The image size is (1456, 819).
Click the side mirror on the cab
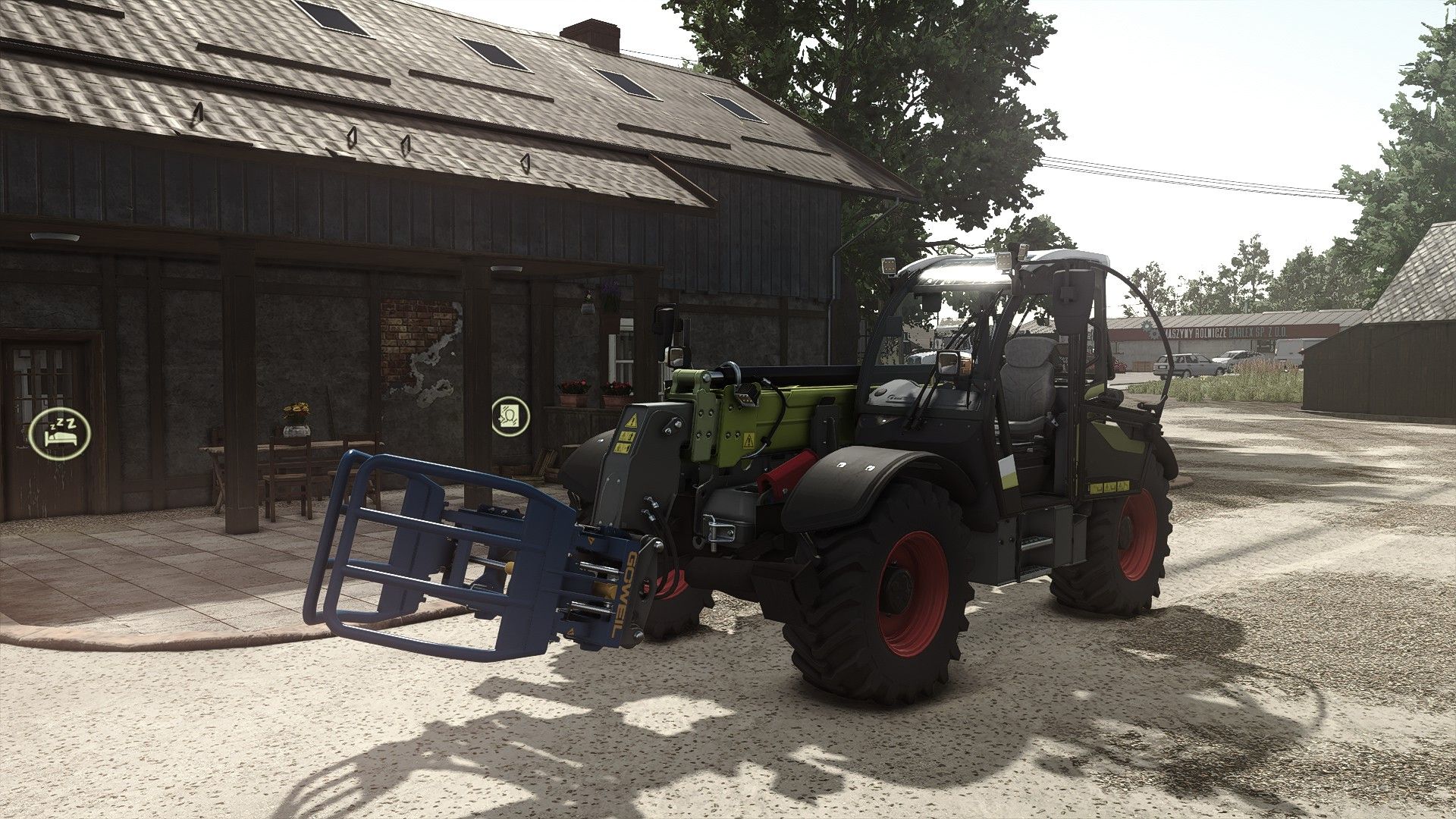(x=949, y=364)
